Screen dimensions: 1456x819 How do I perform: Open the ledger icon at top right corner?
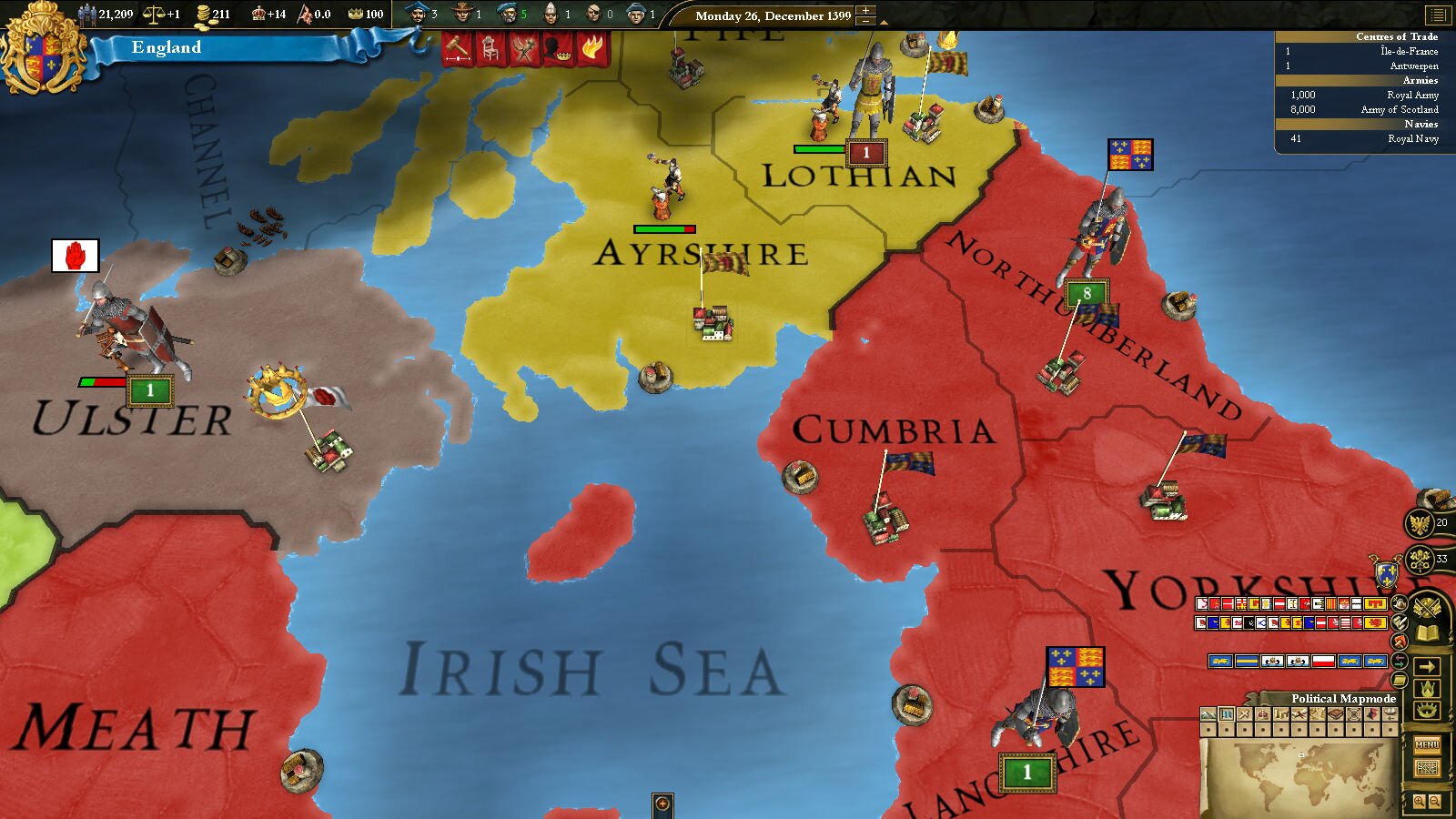(1438, 15)
